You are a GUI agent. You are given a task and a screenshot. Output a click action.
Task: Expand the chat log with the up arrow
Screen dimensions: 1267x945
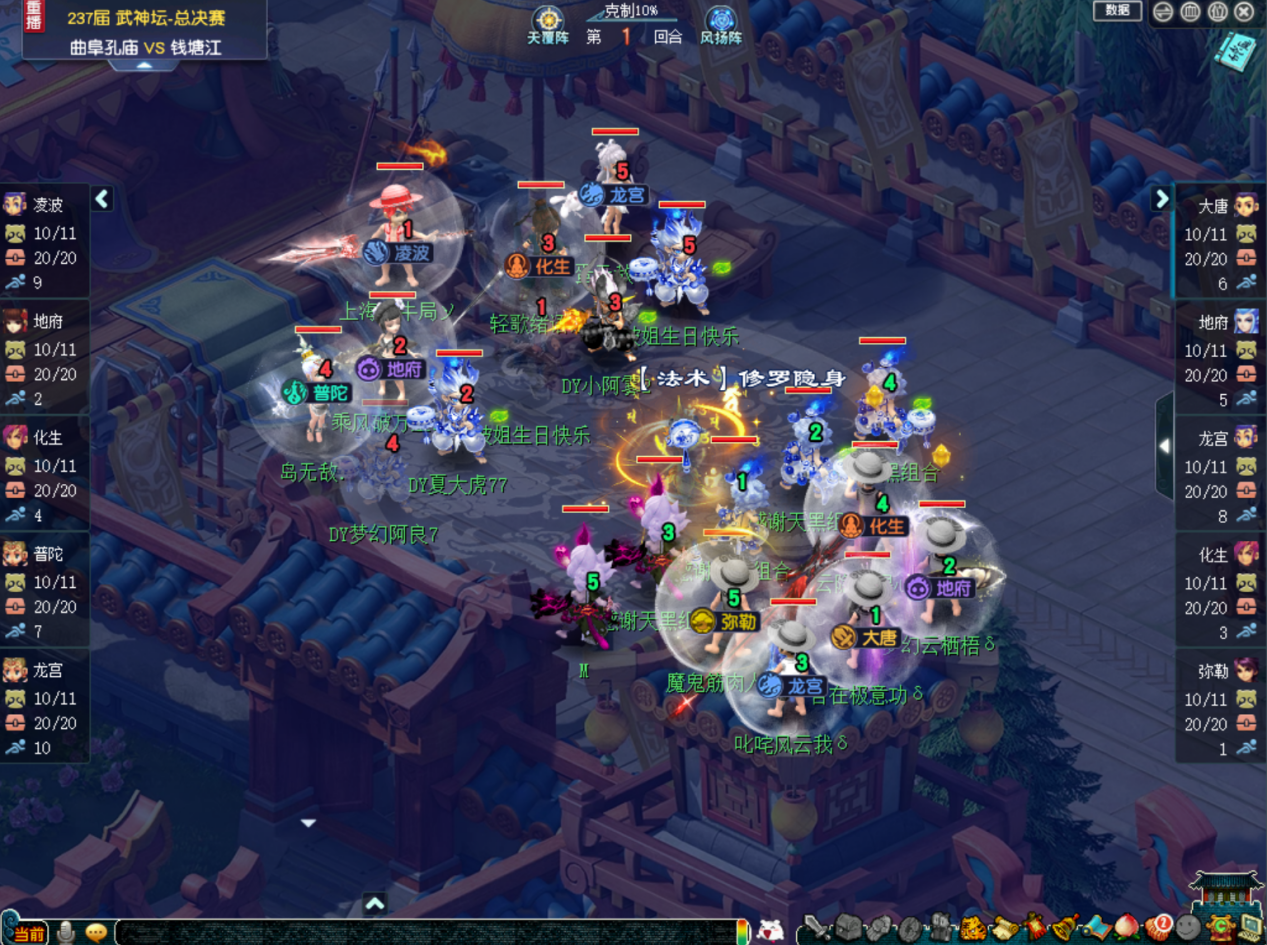pos(375,904)
